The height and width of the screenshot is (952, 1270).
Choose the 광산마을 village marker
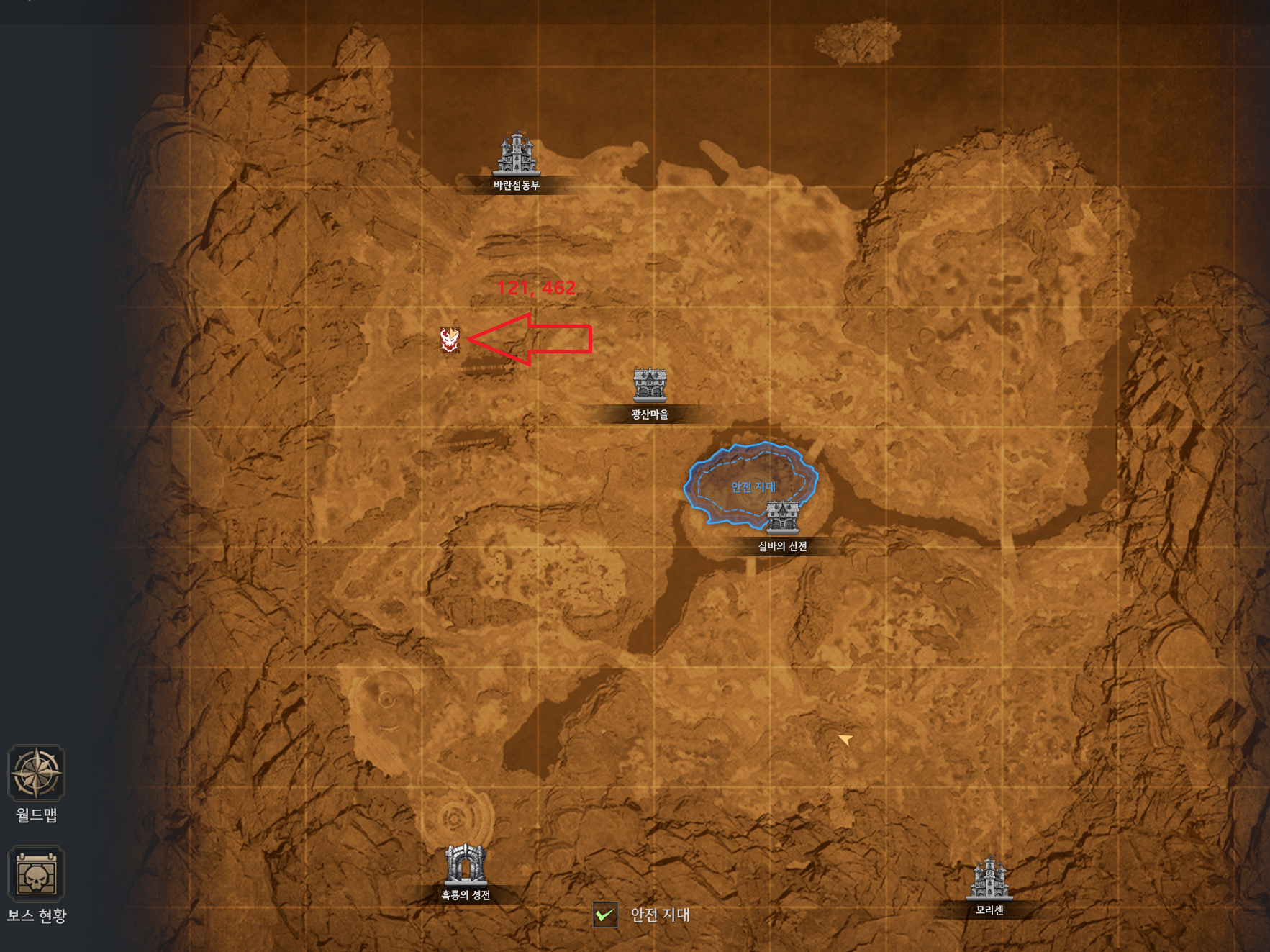pyautogui.click(x=650, y=385)
